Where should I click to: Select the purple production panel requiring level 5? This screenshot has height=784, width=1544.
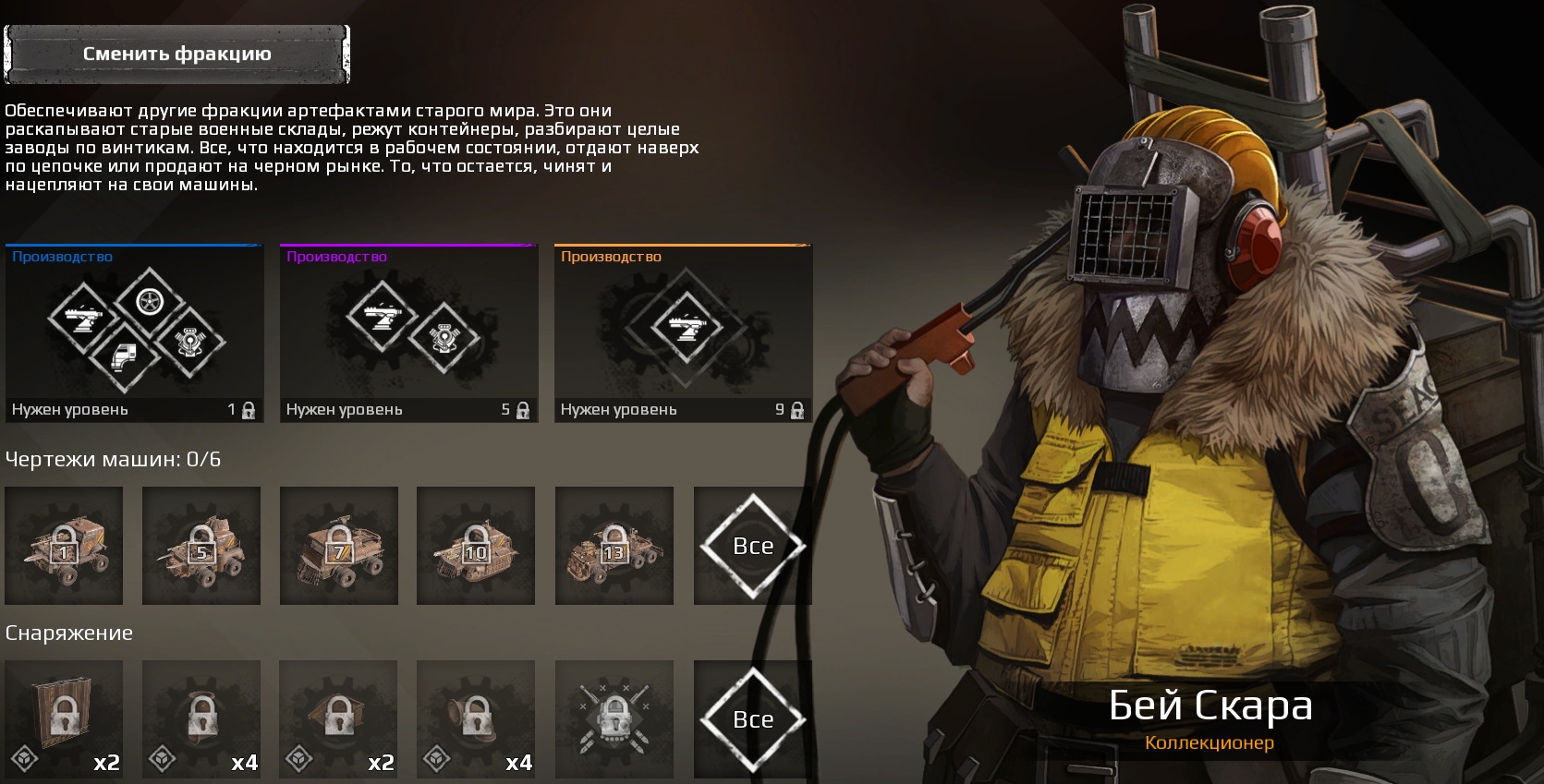pyautogui.click(x=408, y=333)
